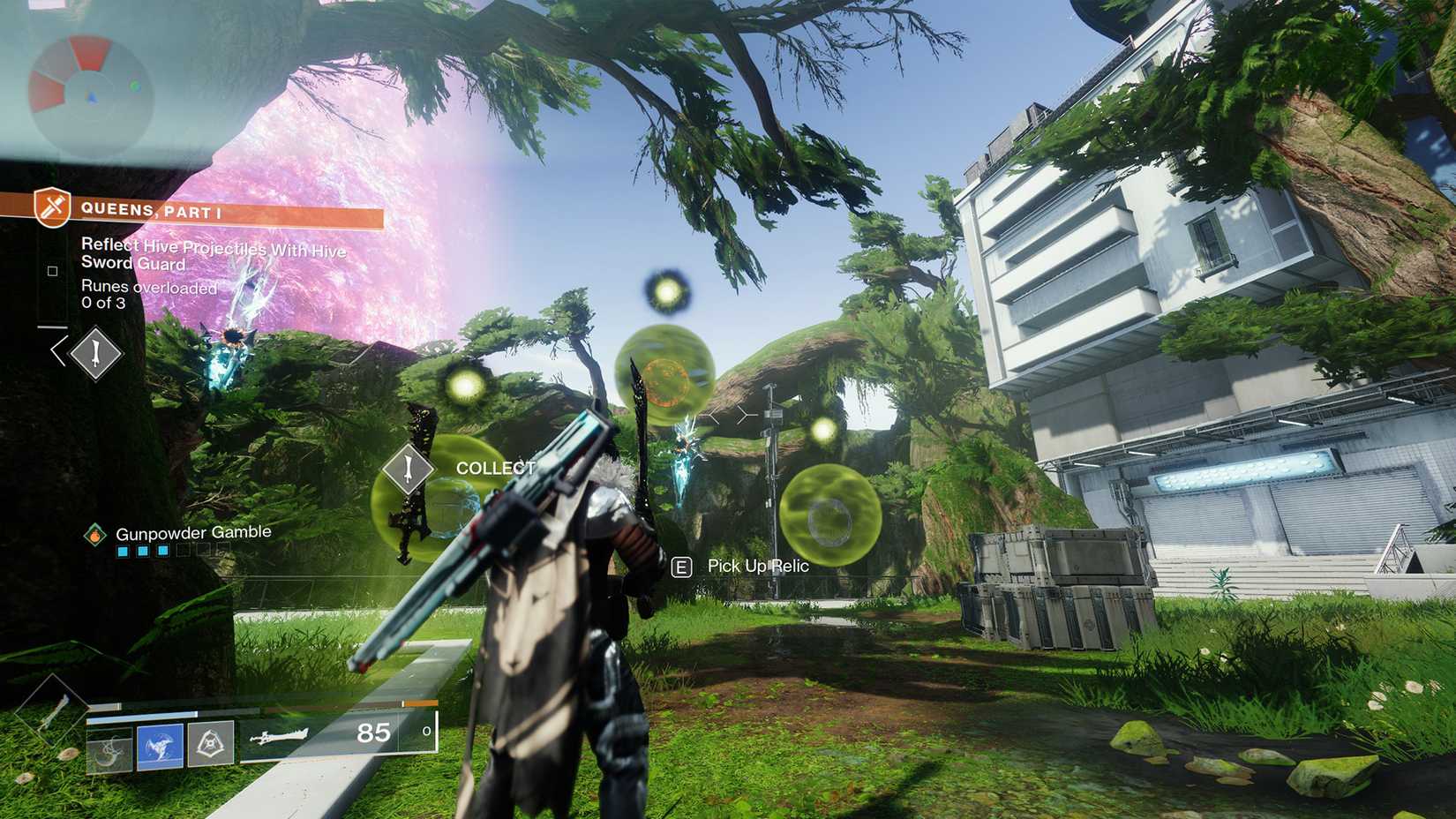1456x819 pixels.
Task: Click the Queens, Part I quest shield icon
Action: (53, 207)
